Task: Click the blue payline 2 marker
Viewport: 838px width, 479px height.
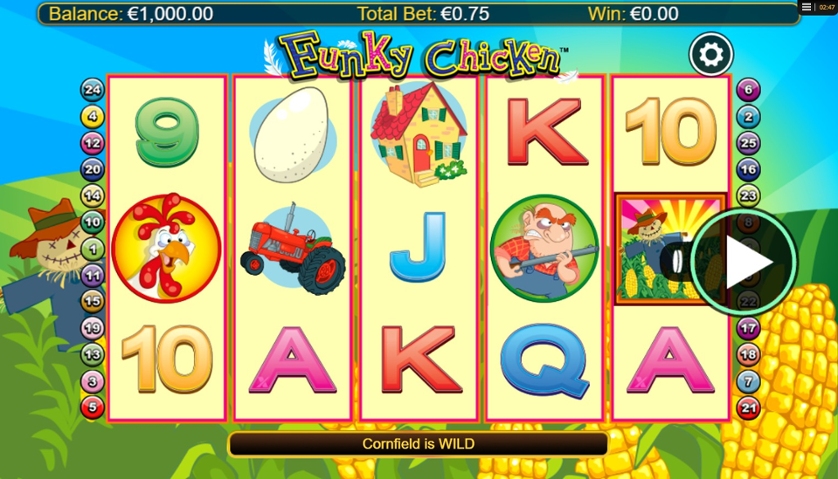Action: pos(748,117)
